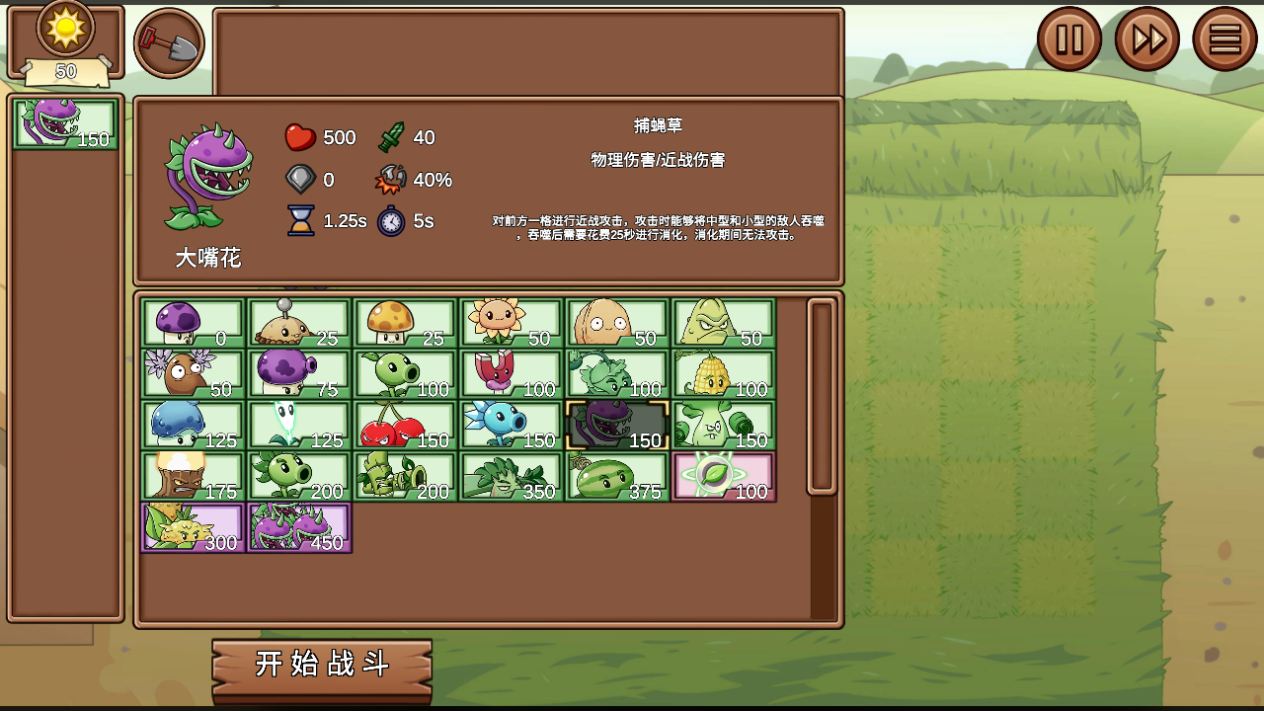Select the Kernel-pult corn card

[x=723, y=374]
